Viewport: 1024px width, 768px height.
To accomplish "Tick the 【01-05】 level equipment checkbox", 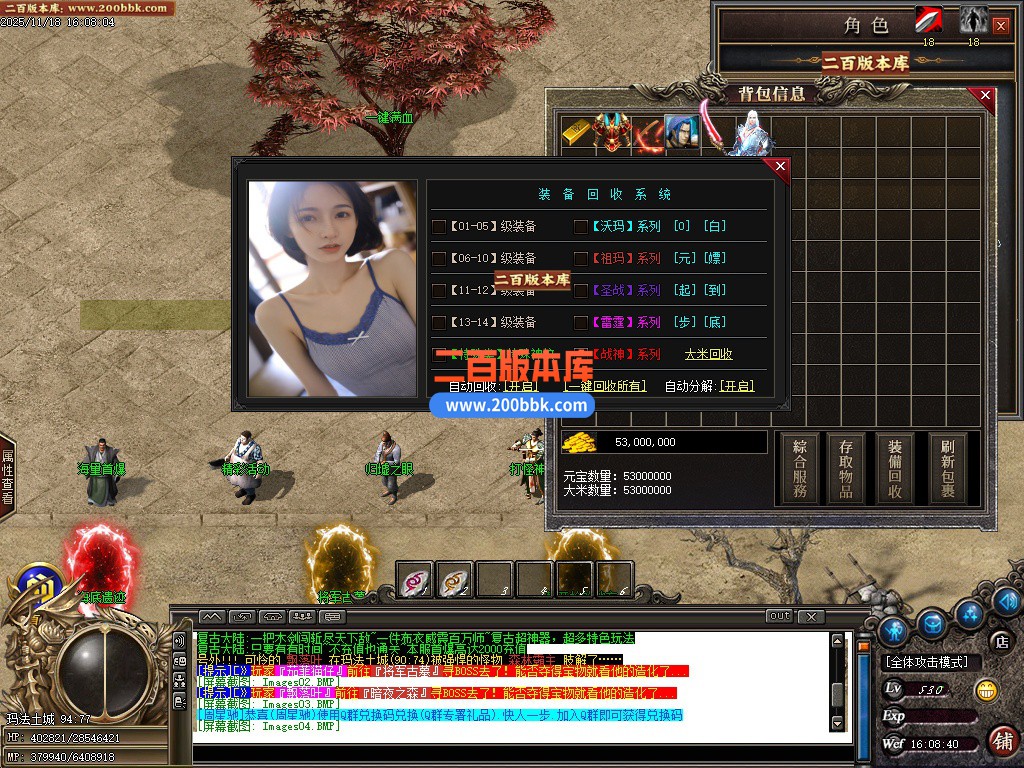I will click(x=439, y=226).
